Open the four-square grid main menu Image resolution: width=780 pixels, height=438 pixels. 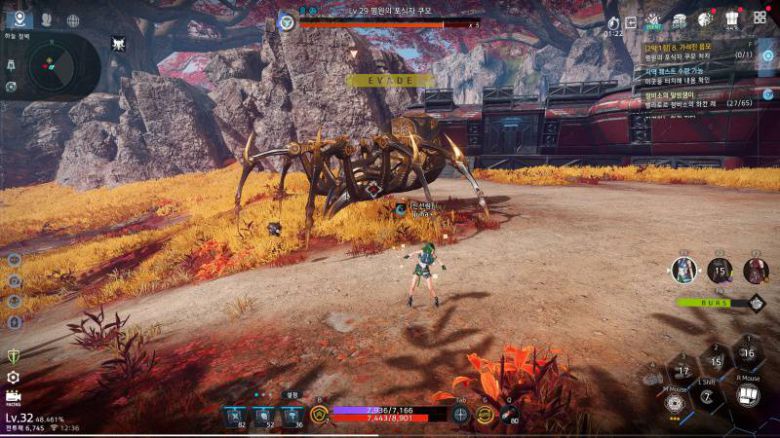pos(759,18)
